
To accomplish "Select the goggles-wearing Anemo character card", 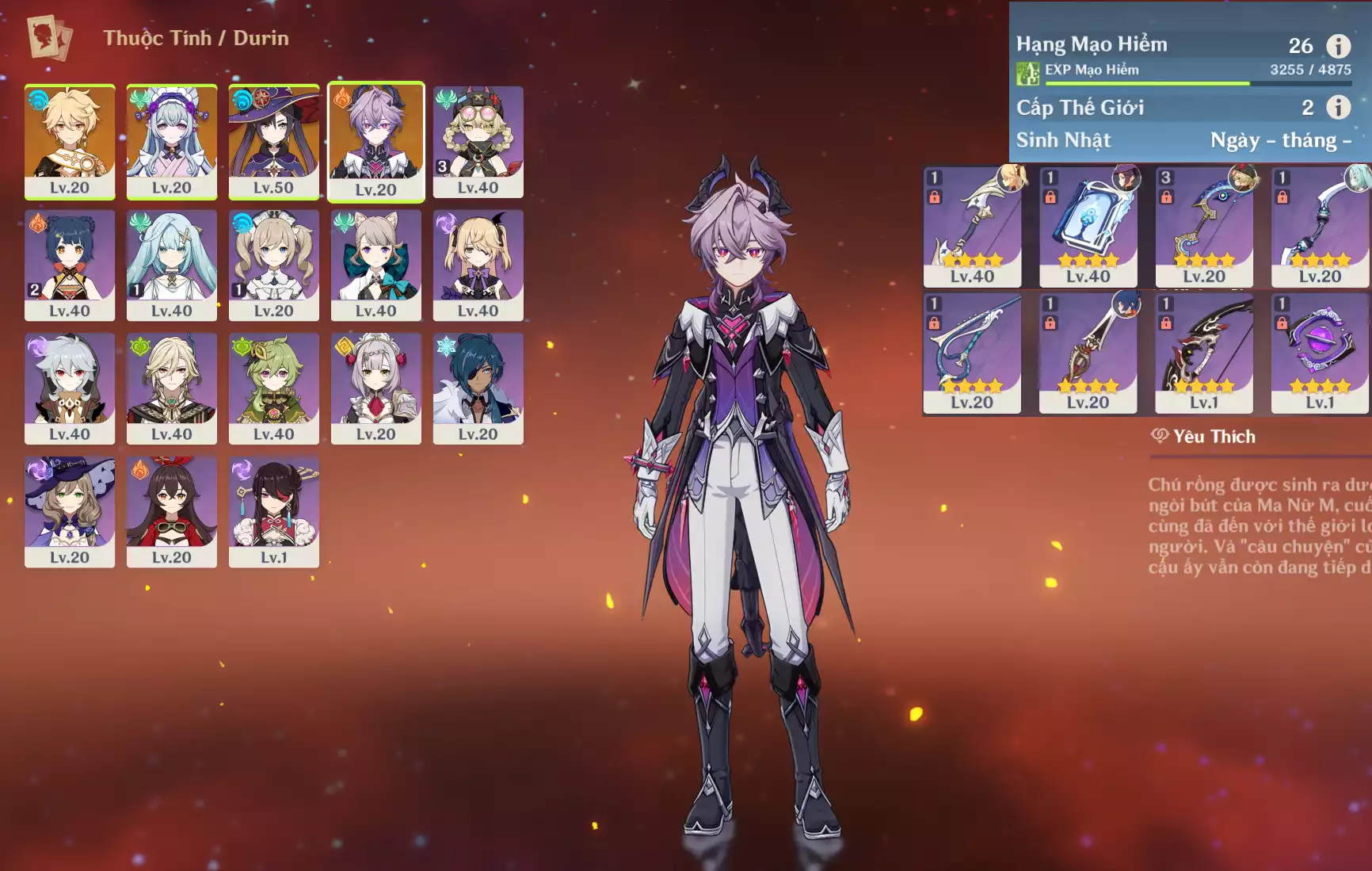I will [x=478, y=141].
